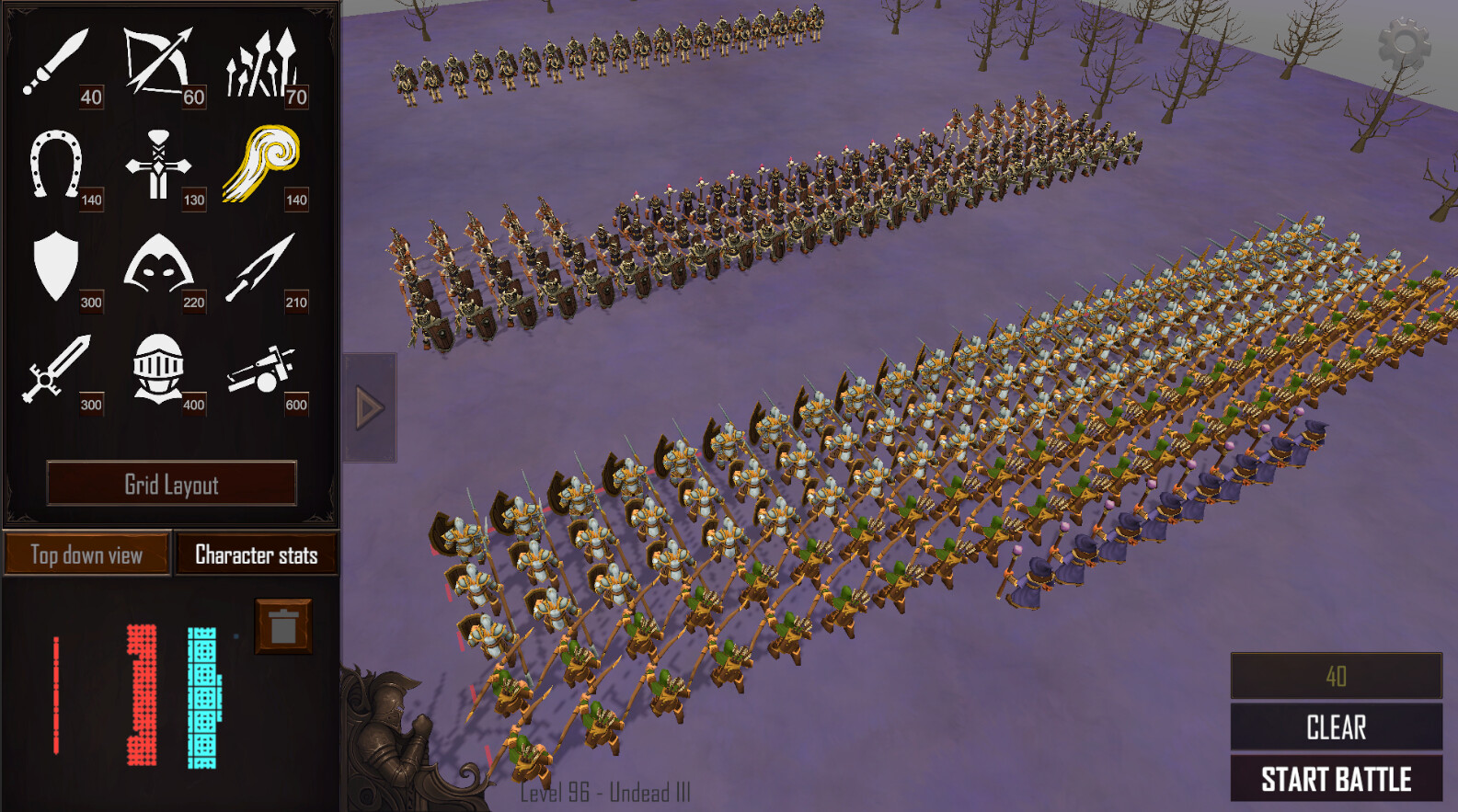Viewport: 1458px width, 812px height.
Task: Clear all placed units
Action: click(x=1336, y=727)
